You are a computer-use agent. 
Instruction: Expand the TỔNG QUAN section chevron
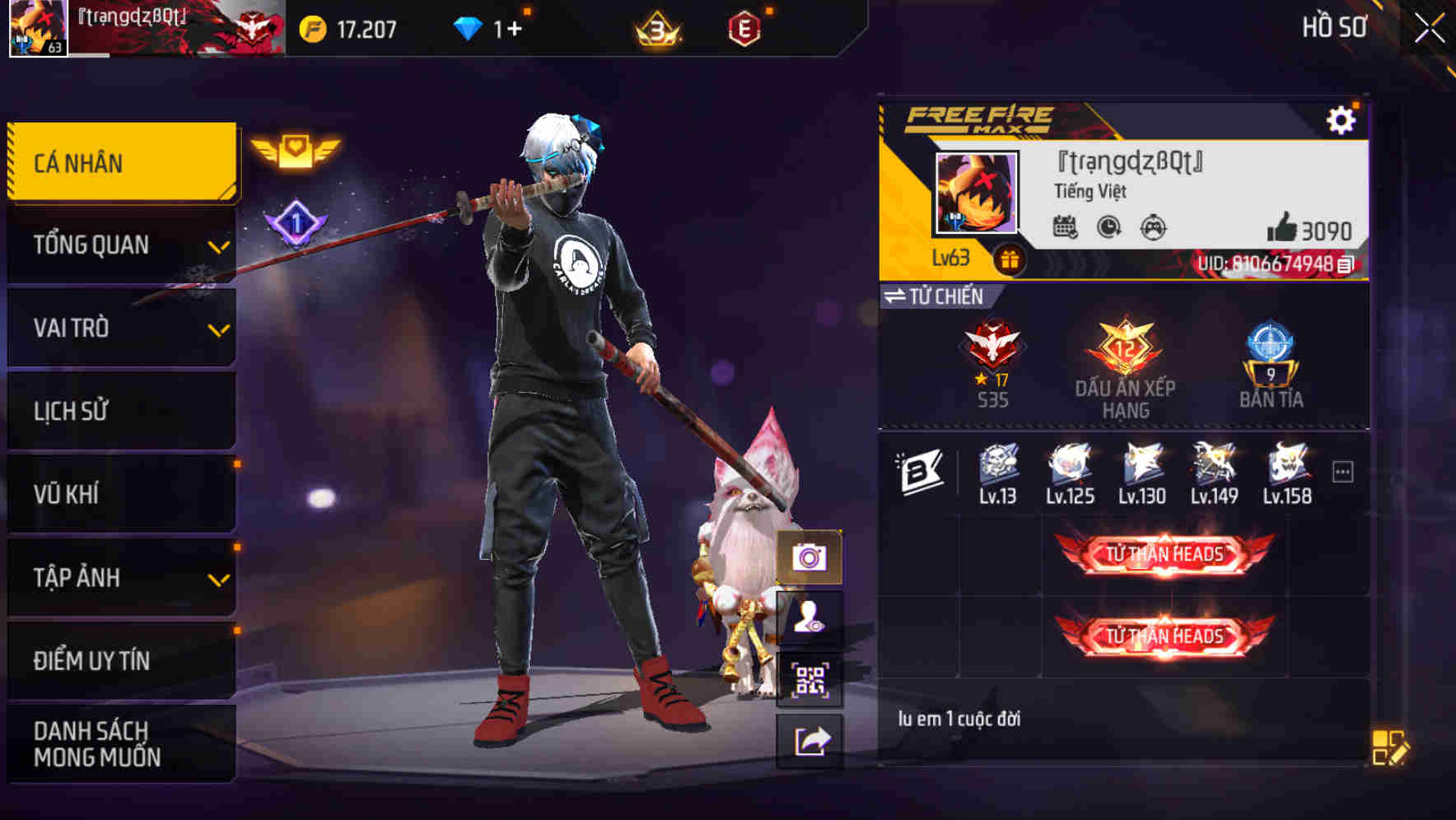point(218,247)
